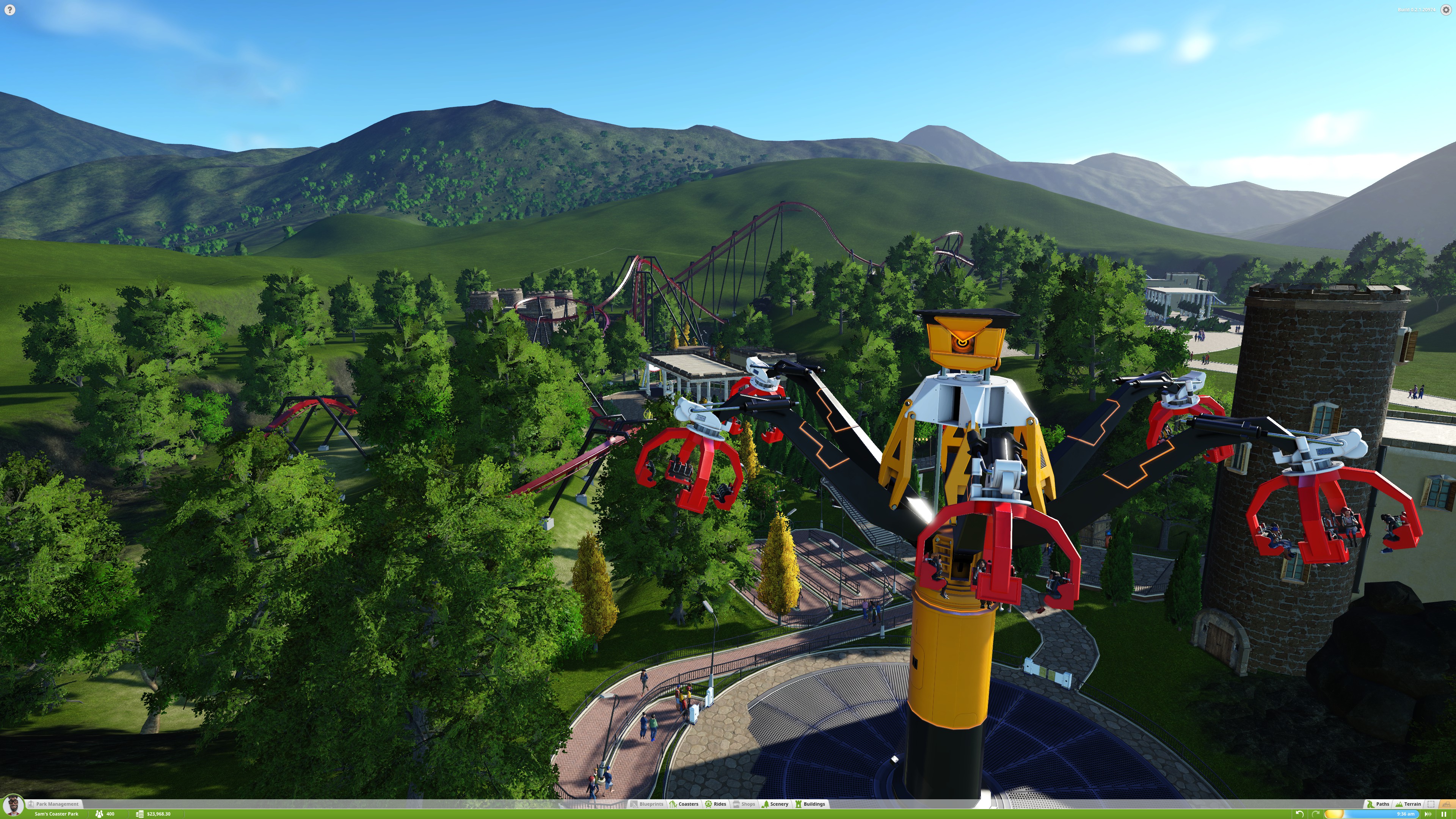Switch to the Coasters tab
1456x819 pixels.
tap(684, 804)
